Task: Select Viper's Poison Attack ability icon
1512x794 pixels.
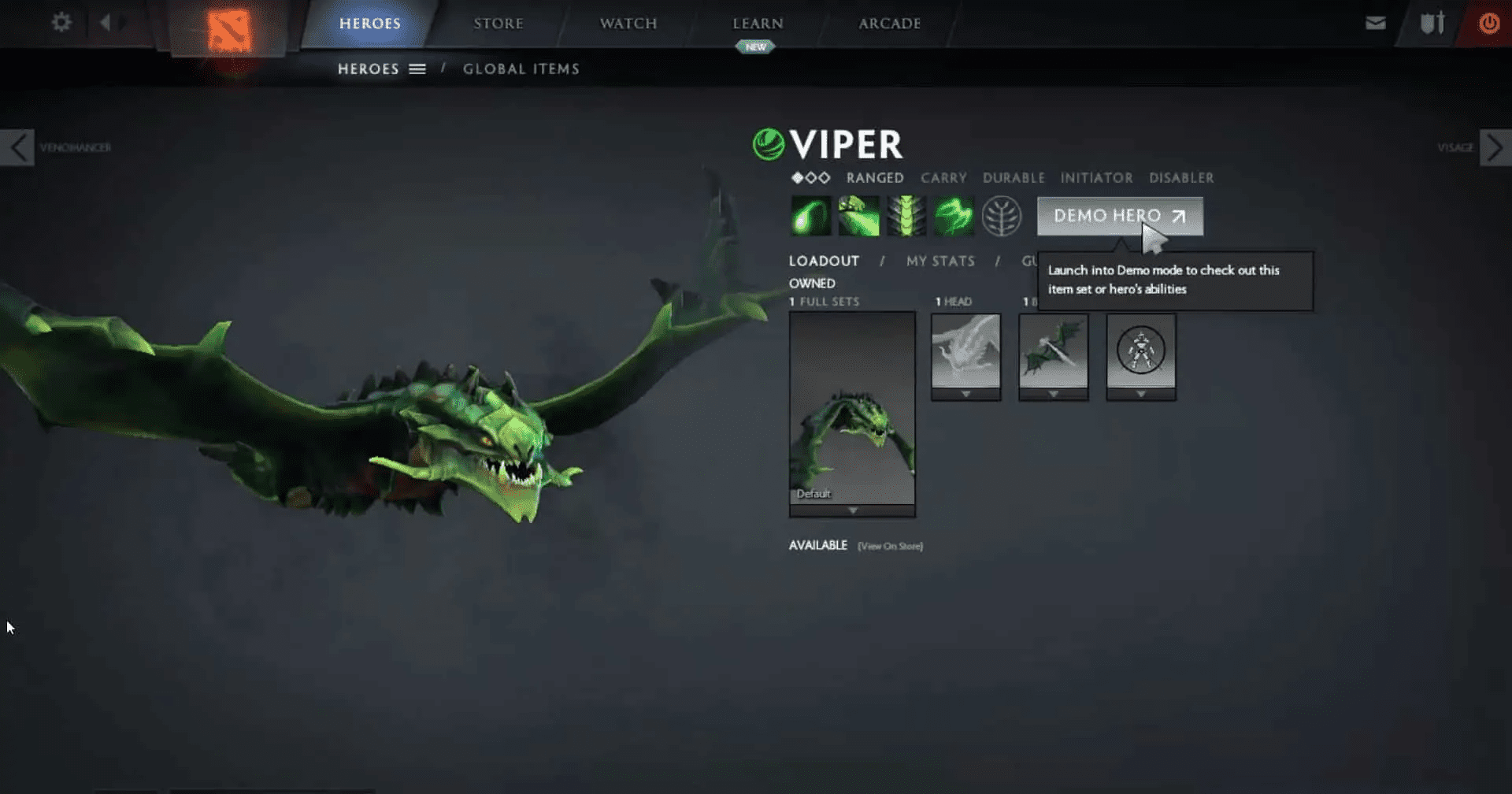Action: (x=812, y=215)
